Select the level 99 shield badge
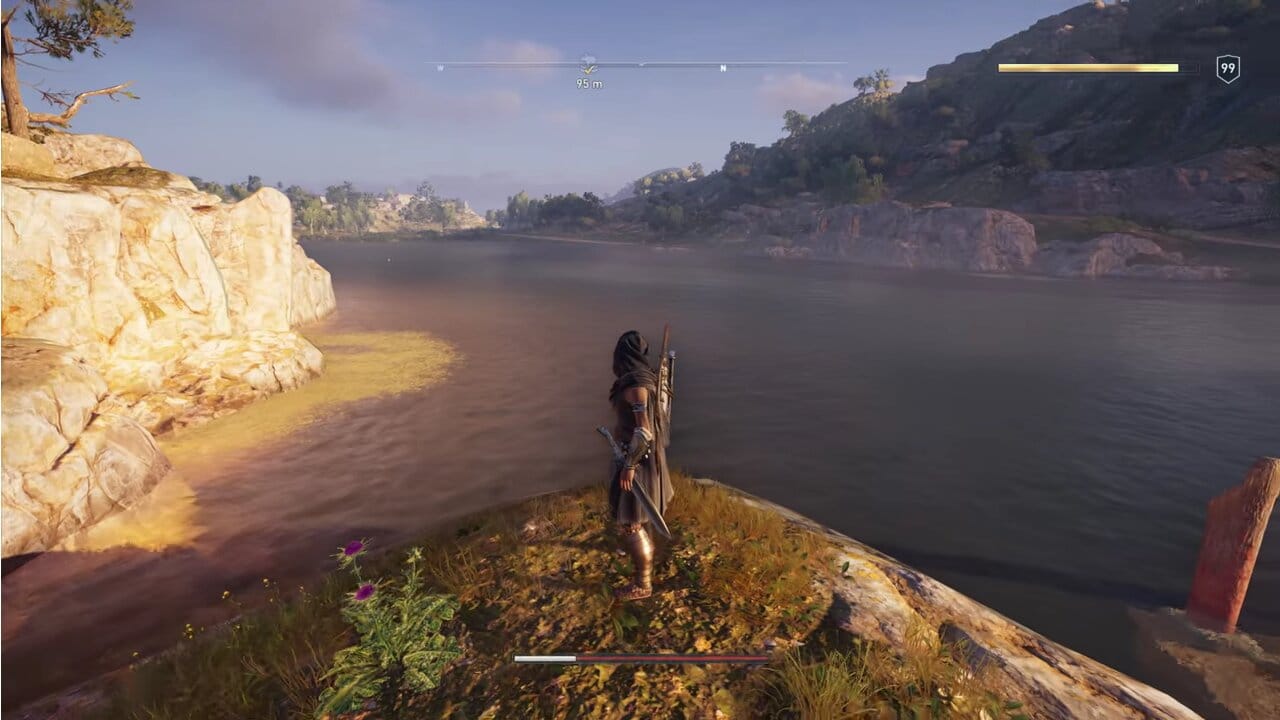 pyautogui.click(x=1228, y=69)
